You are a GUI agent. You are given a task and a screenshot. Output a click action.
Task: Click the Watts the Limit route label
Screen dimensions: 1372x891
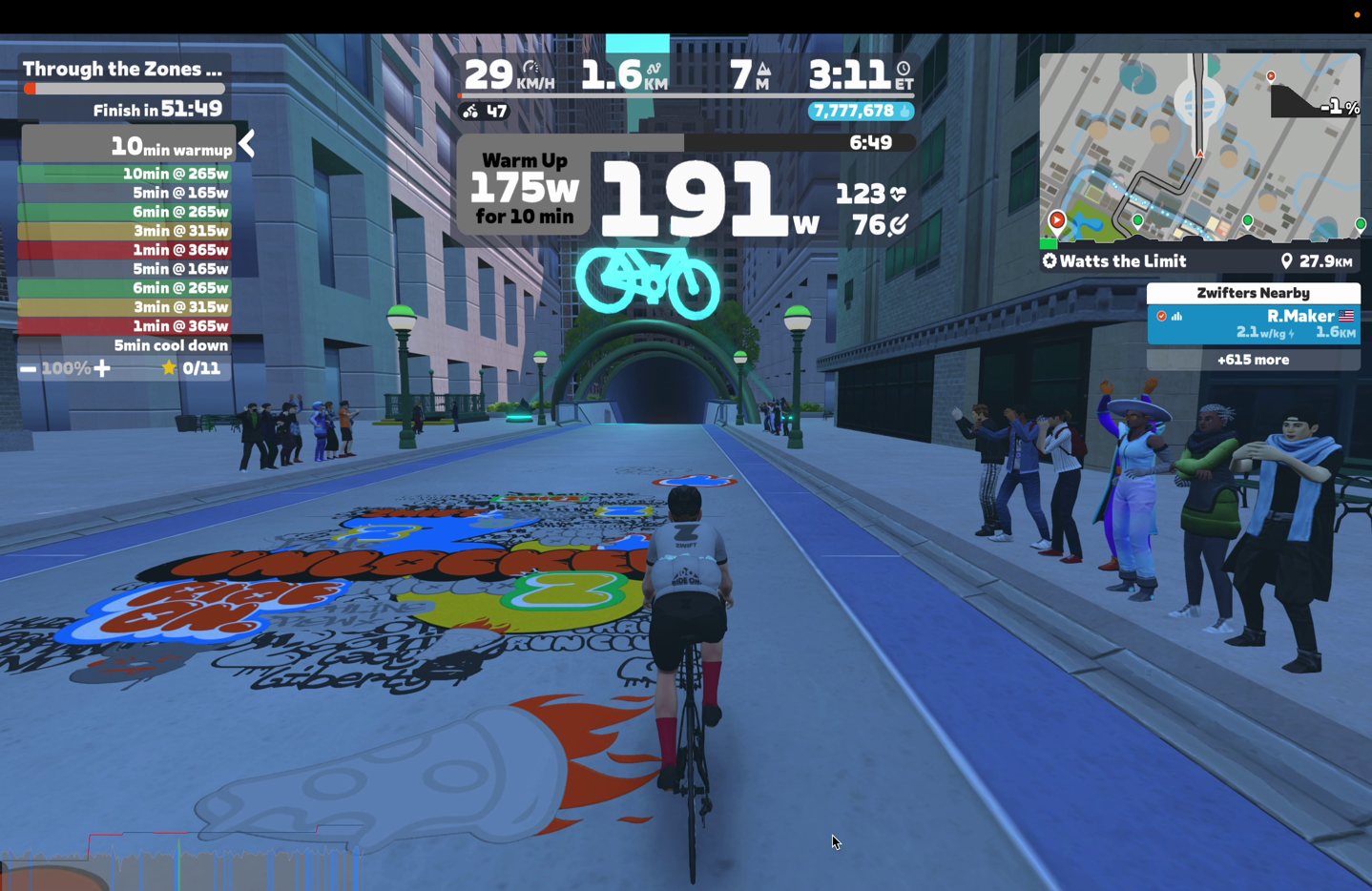click(1114, 261)
